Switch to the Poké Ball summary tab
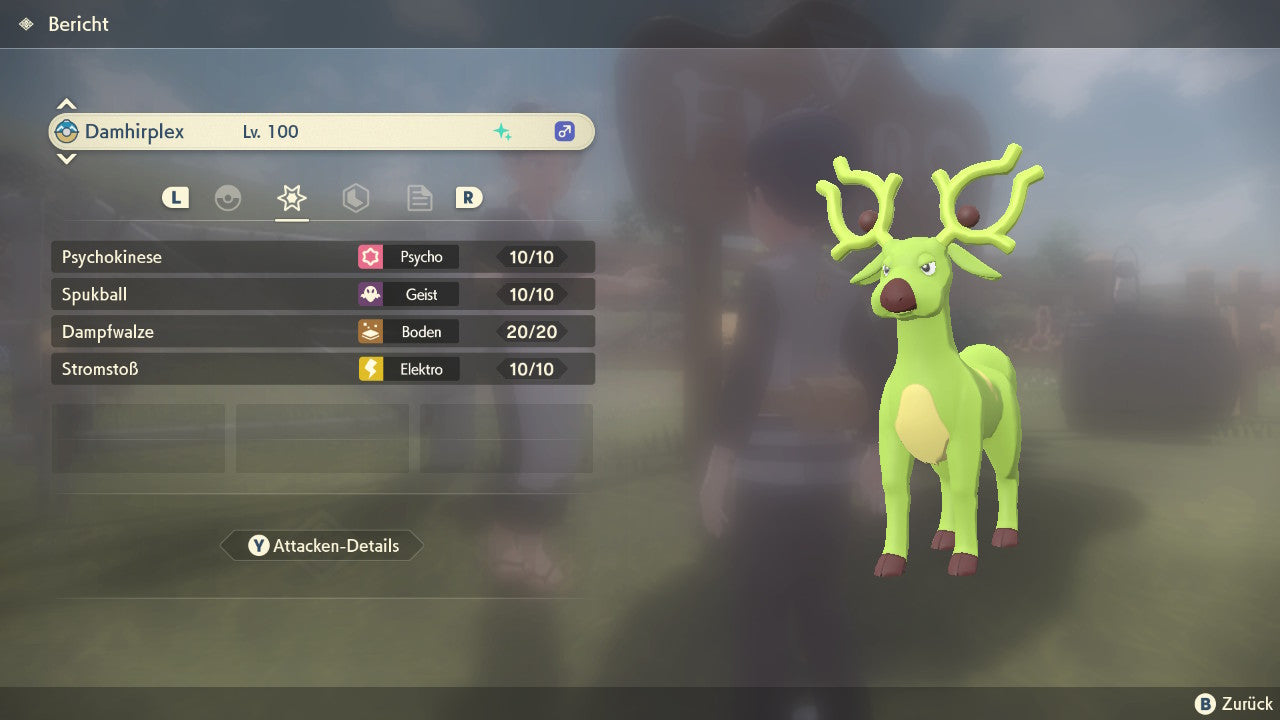The image size is (1280, 720). pyautogui.click(x=228, y=198)
